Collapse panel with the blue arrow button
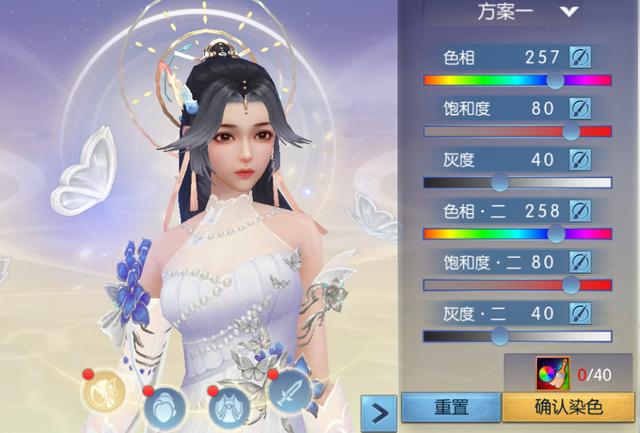The image size is (640, 433). click(377, 410)
